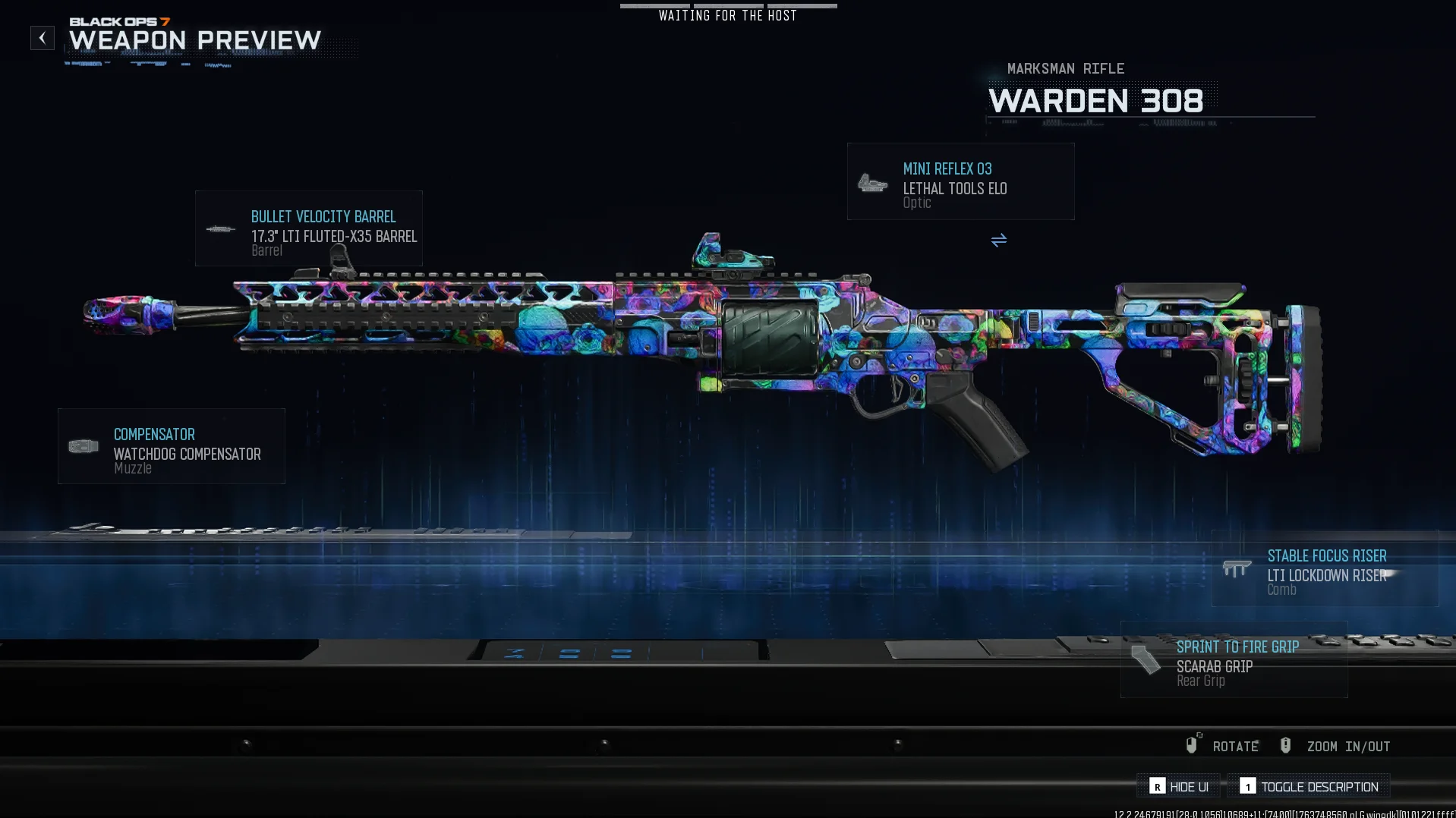Open the Mini Reflex 03 optic card

click(960, 182)
